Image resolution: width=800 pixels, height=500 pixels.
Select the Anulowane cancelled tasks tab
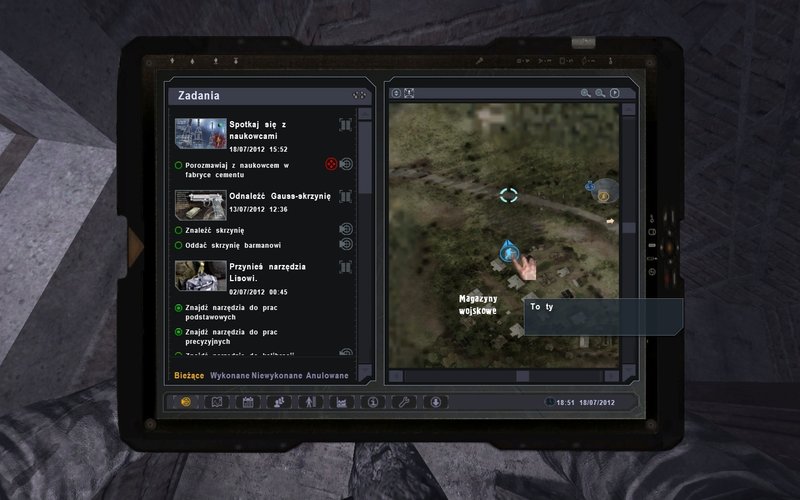click(x=327, y=375)
